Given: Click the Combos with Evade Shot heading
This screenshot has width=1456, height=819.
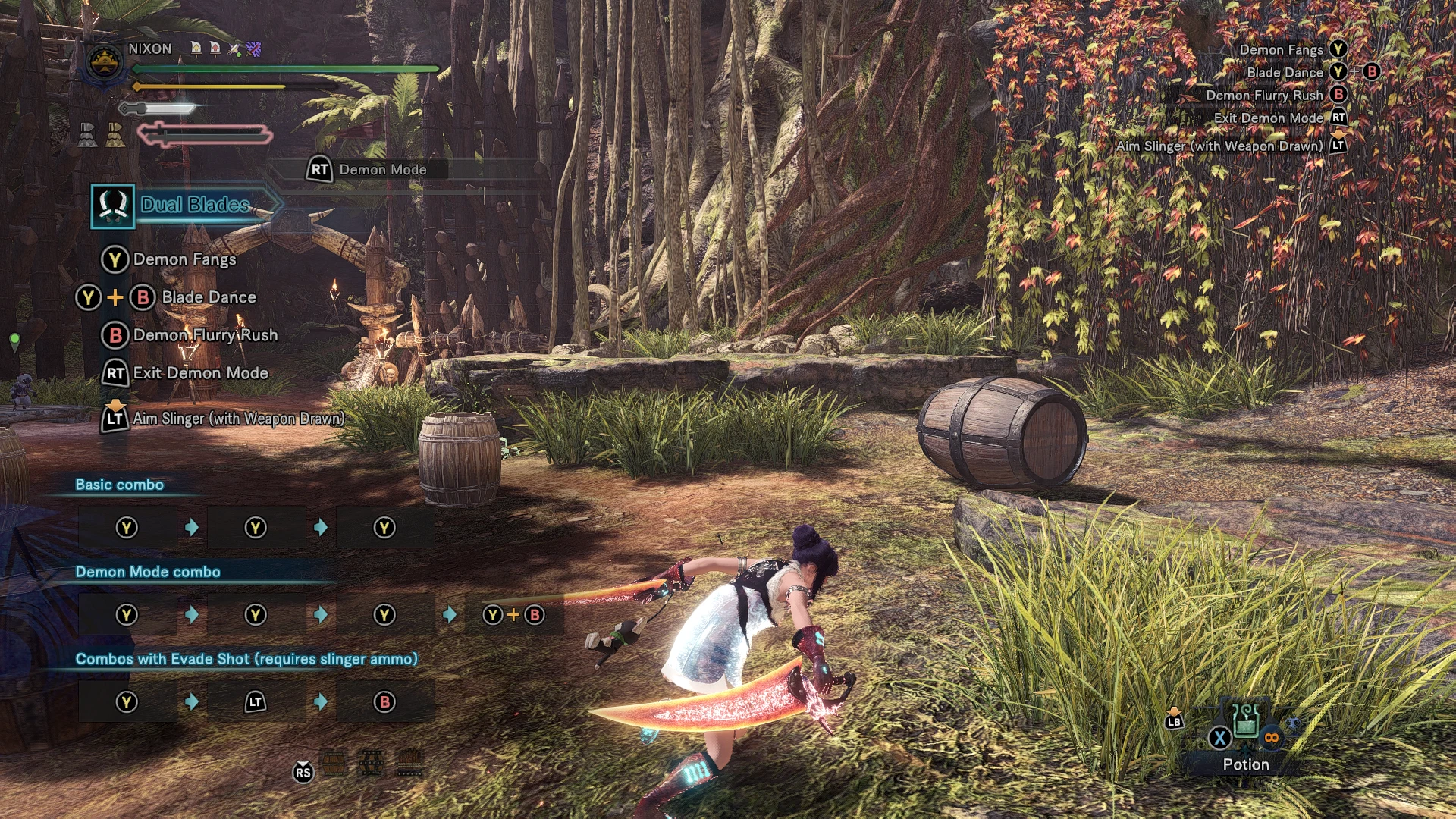Looking at the screenshot, I should coord(246,659).
